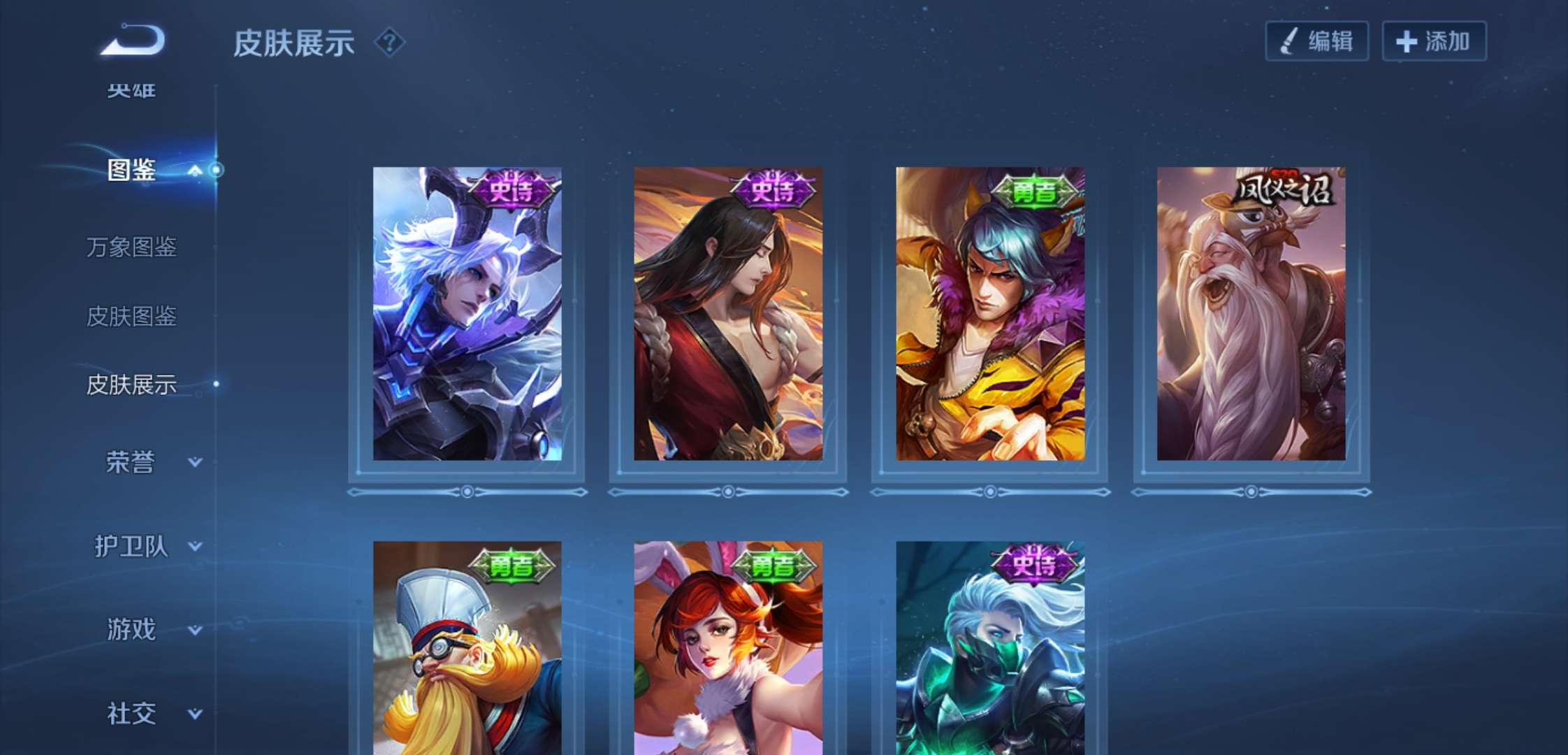Choose the yellow tiger jacket skin card
This screenshot has width=1568, height=755.
tap(990, 315)
